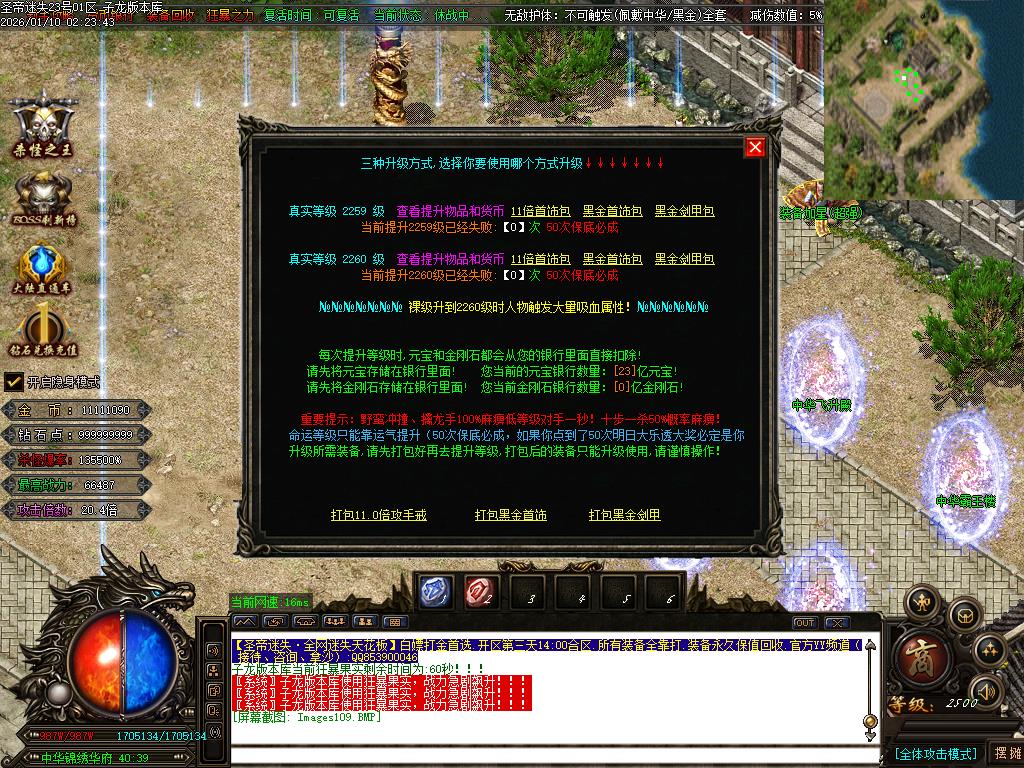Click the OUT button above the chat
1024x768 pixels.
pyautogui.click(x=805, y=623)
